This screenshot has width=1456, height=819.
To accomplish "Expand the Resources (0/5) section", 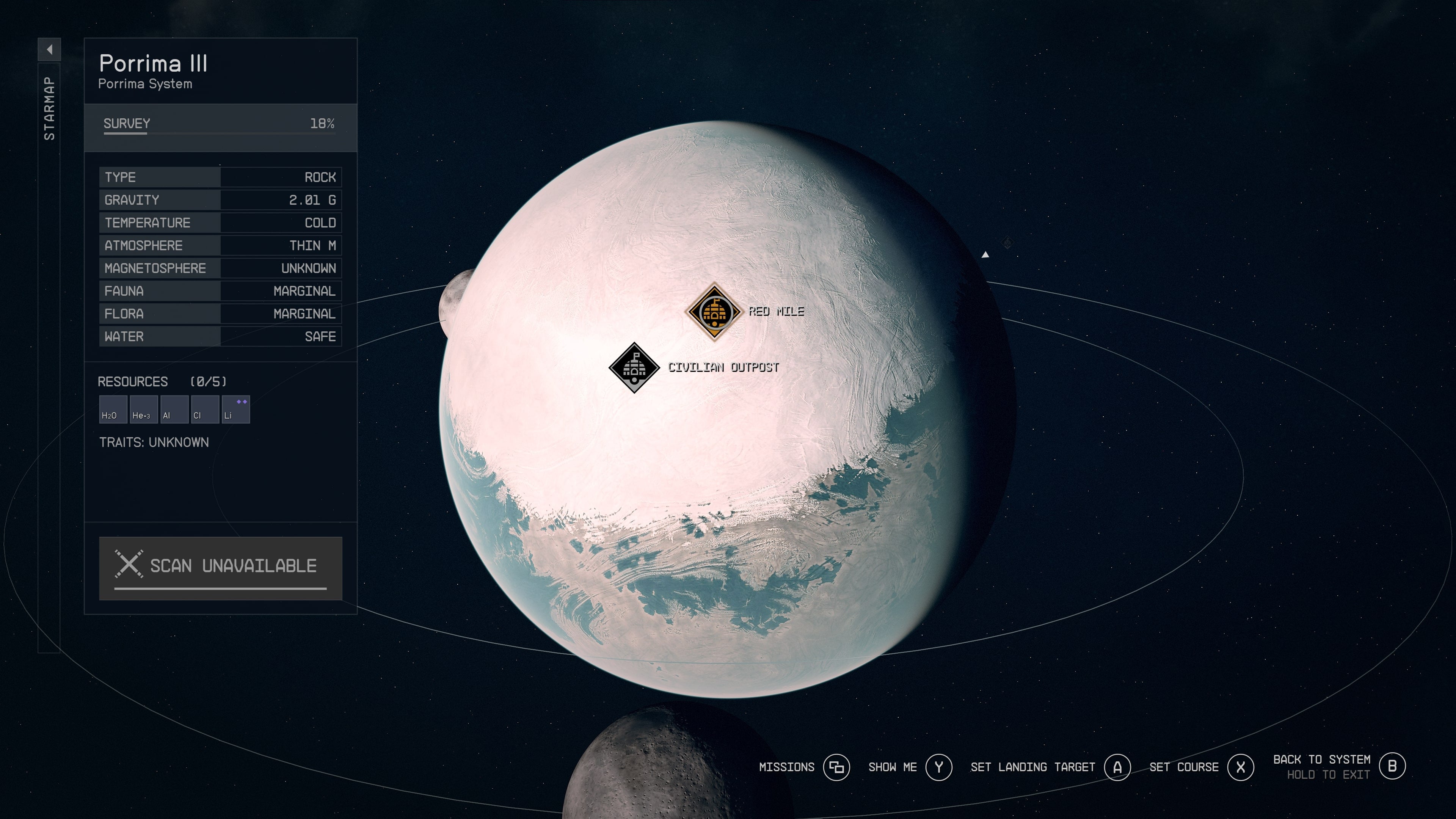I will [x=162, y=381].
